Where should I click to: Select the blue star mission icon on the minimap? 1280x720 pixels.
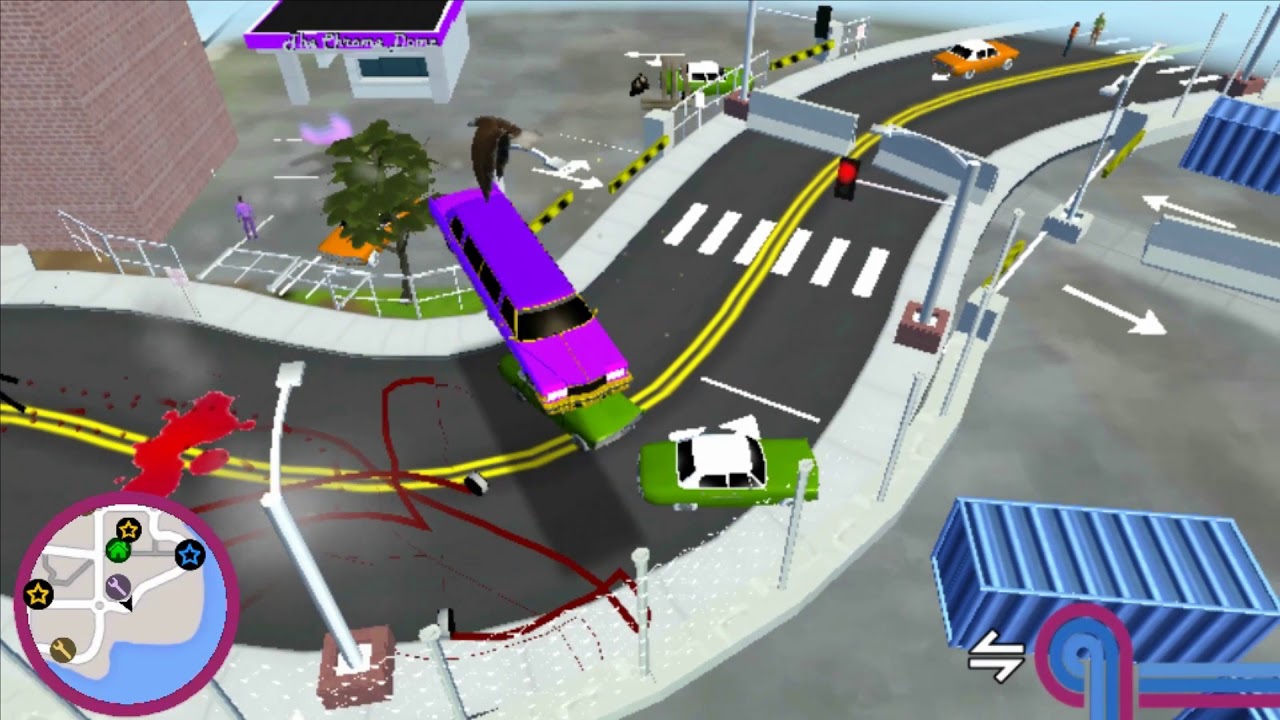(189, 555)
